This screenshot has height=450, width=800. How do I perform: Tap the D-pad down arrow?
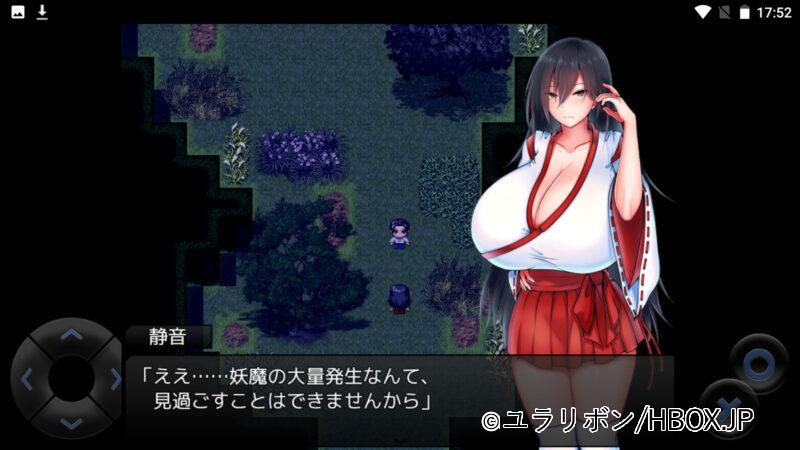(70, 423)
